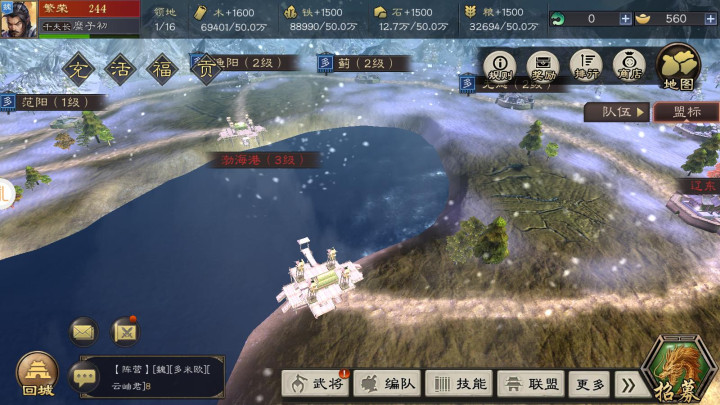
Task: Open the battle report icon with red dot
Action: 125,331
